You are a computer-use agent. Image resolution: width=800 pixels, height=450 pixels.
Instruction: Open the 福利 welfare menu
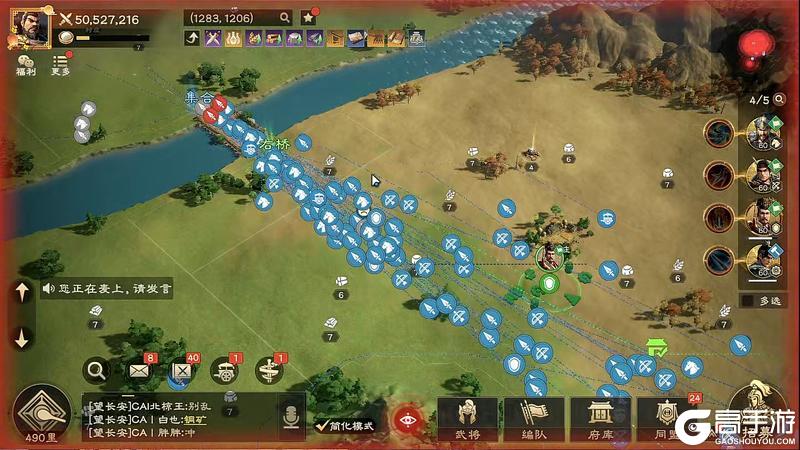25,64
